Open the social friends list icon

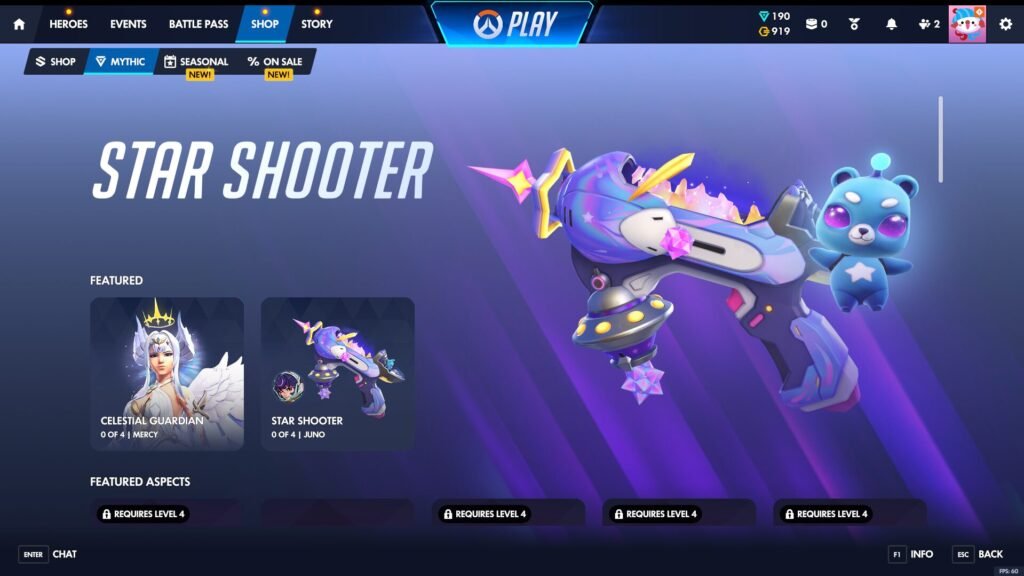point(928,24)
